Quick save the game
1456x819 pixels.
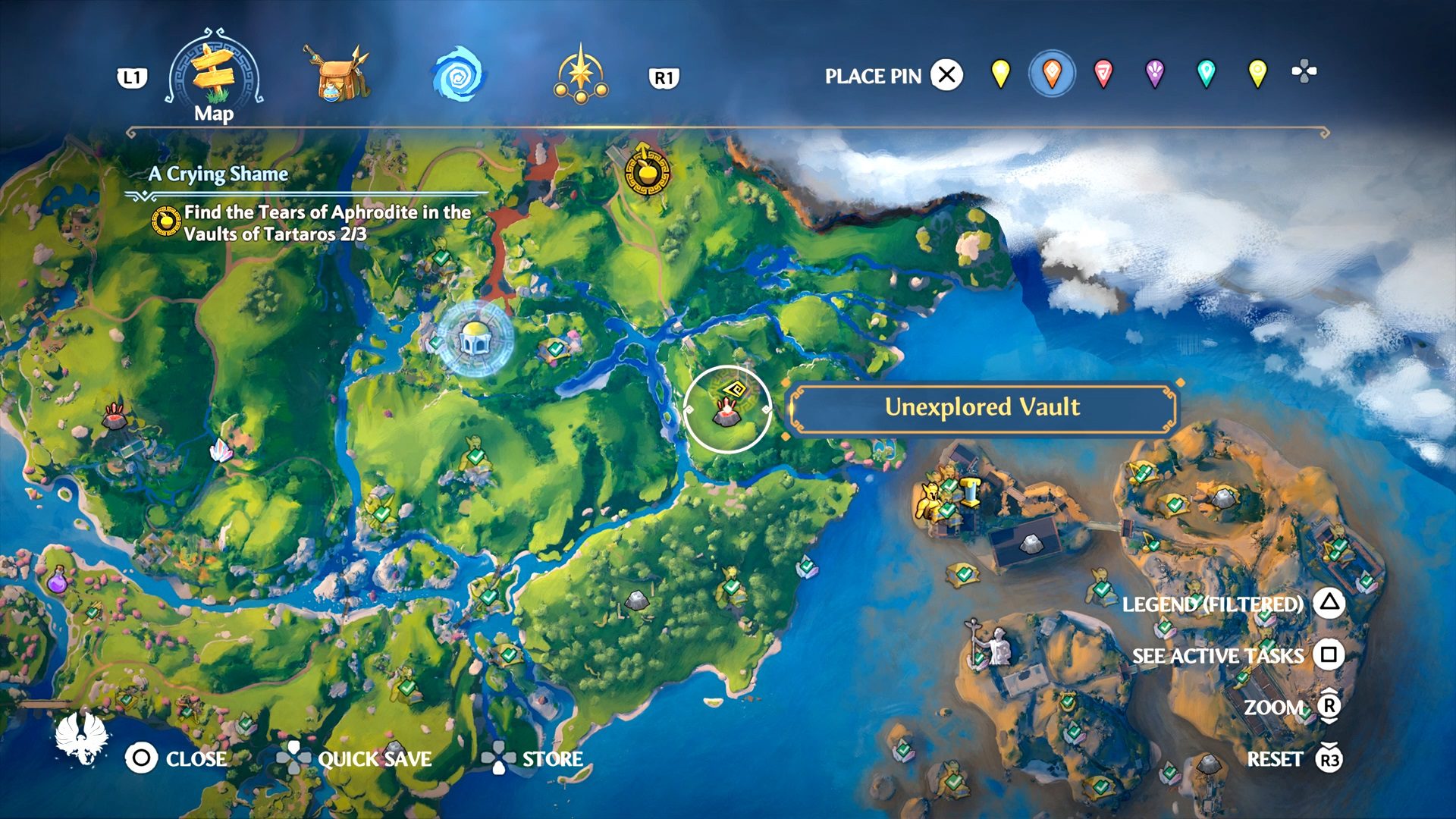pyautogui.click(x=353, y=758)
